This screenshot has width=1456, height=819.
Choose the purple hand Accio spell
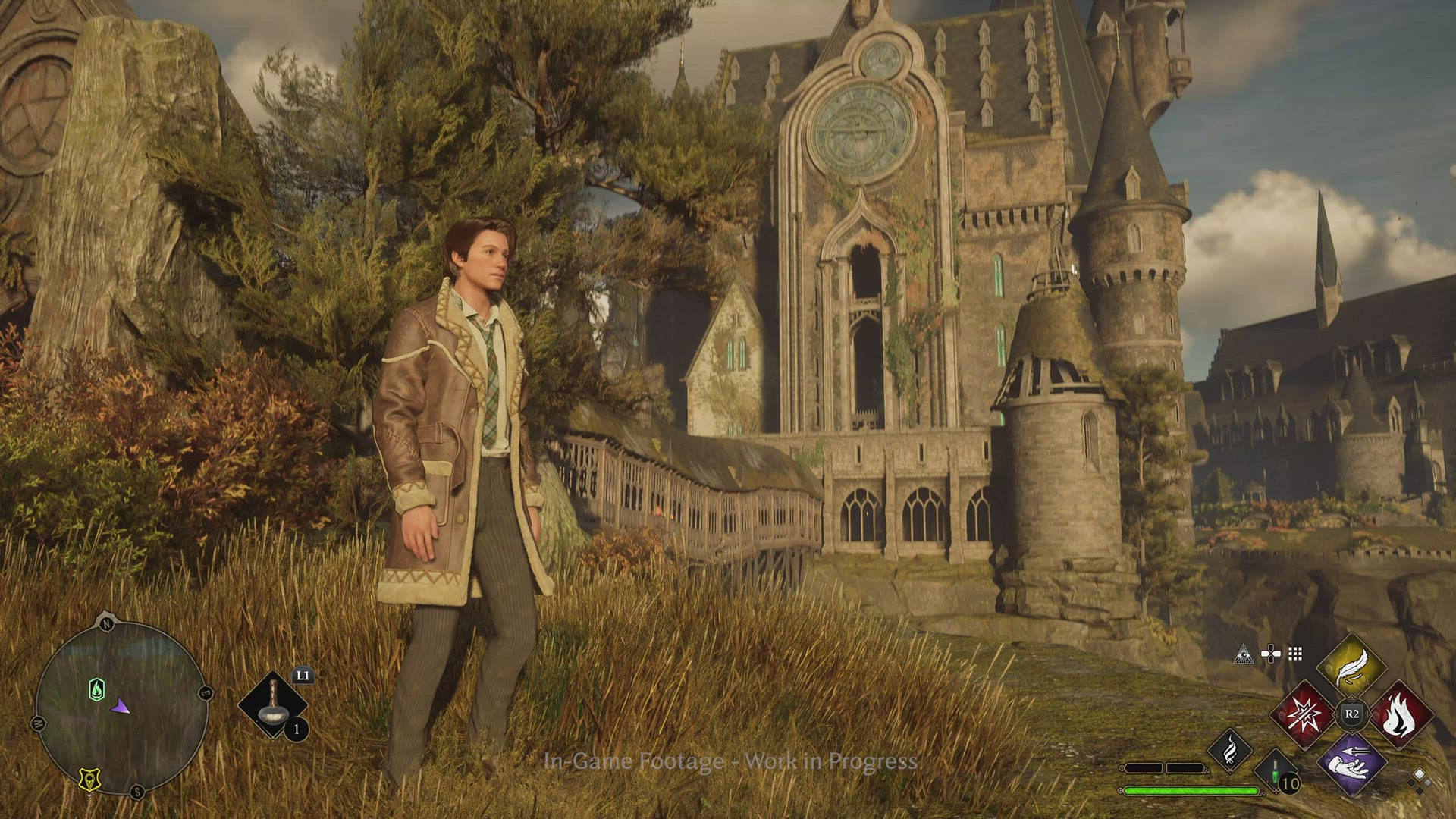(x=1351, y=763)
